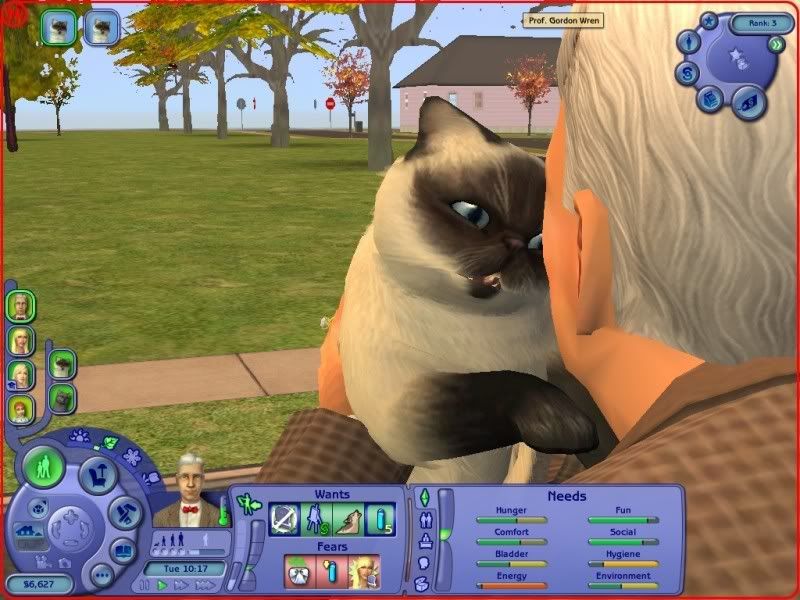
Task: Expand the business panel with the green arrows
Action: pyautogui.click(x=777, y=45)
